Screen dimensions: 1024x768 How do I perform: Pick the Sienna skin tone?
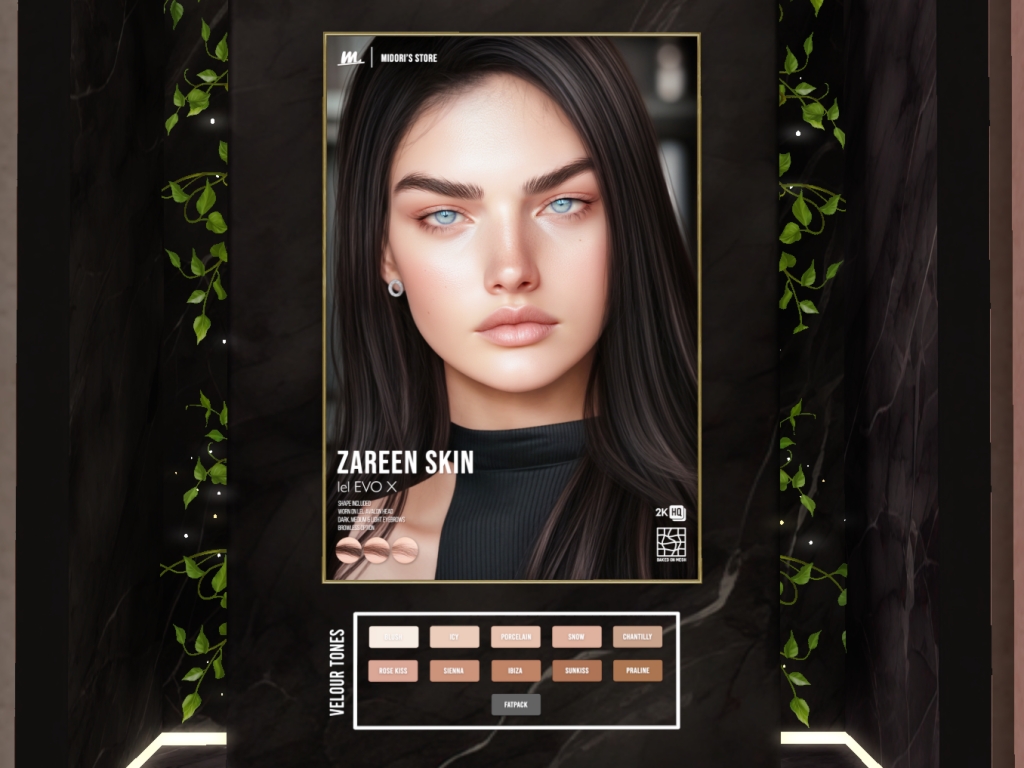(x=455, y=671)
